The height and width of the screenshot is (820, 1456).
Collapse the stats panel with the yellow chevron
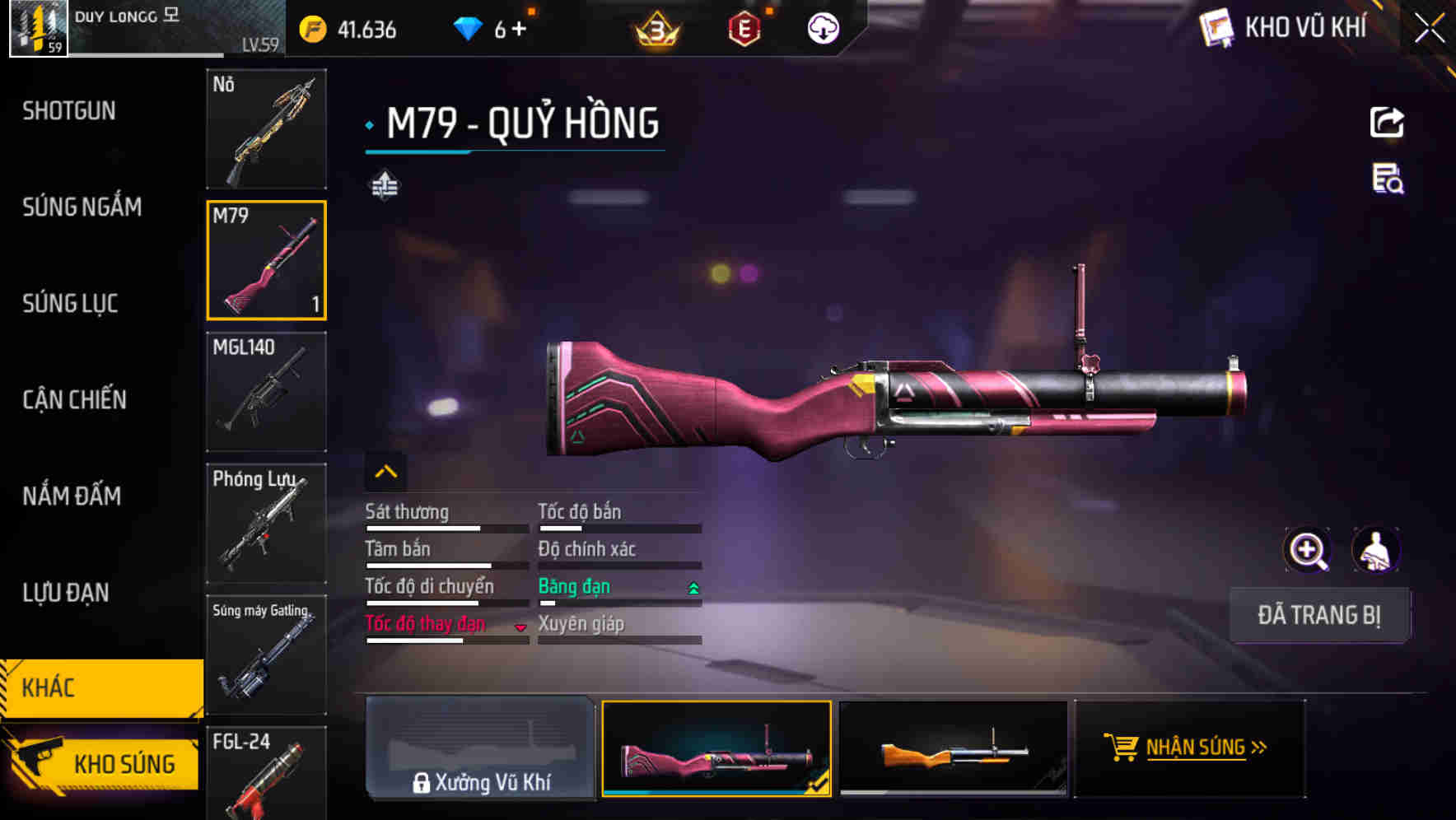pos(385,471)
